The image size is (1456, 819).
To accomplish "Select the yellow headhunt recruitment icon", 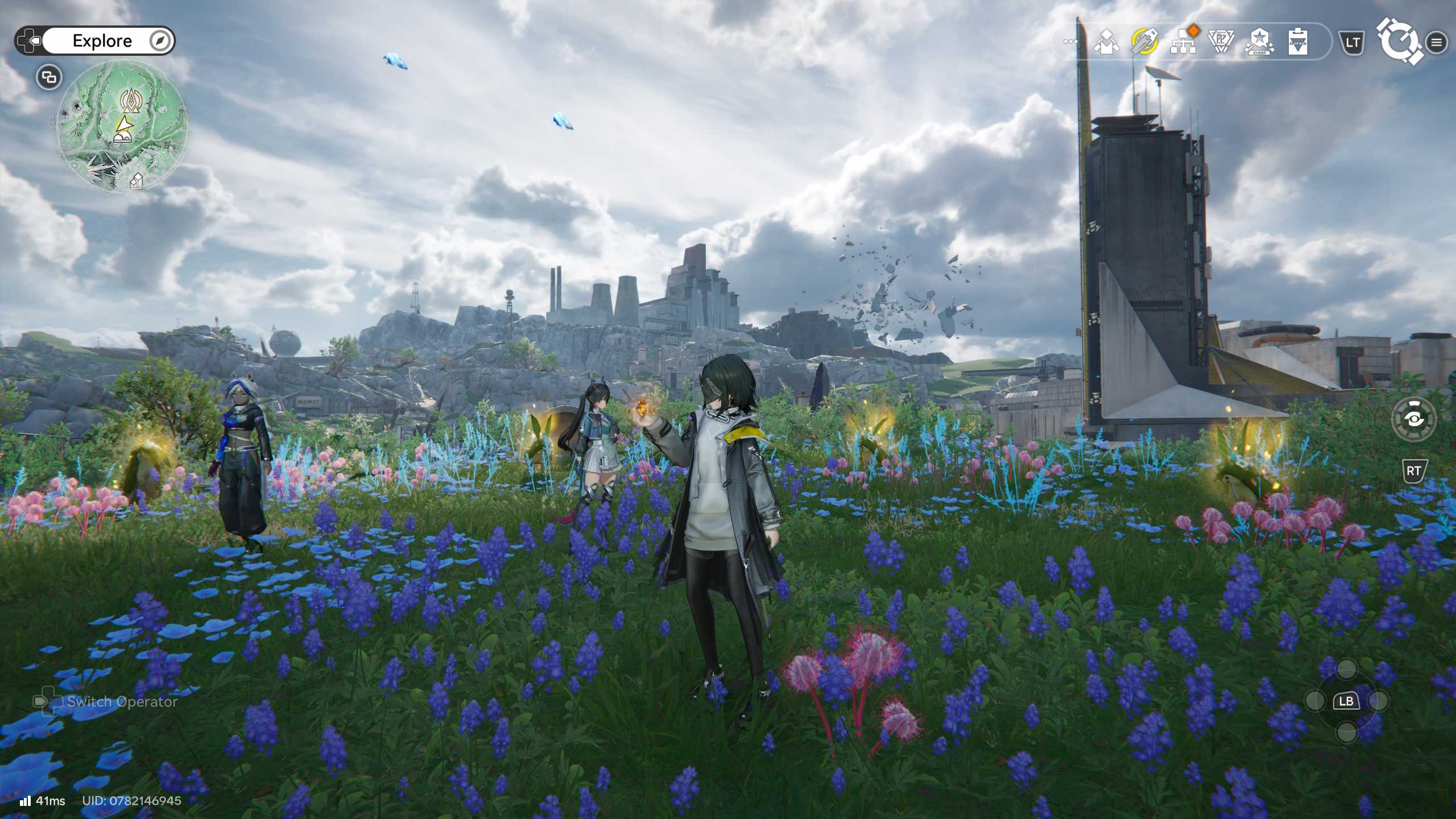I will [x=1145, y=42].
